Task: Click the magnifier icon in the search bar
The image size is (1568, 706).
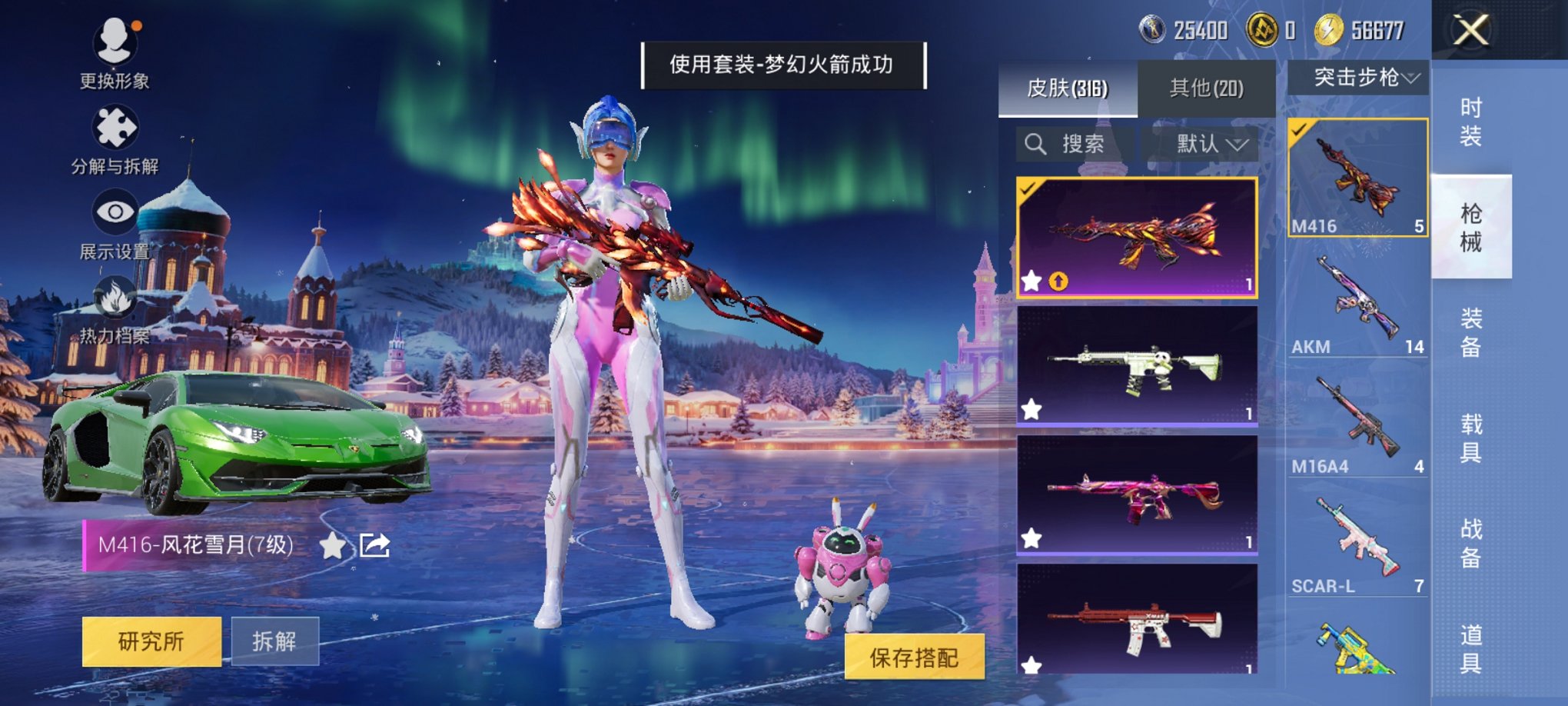Action: pos(1035,145)
